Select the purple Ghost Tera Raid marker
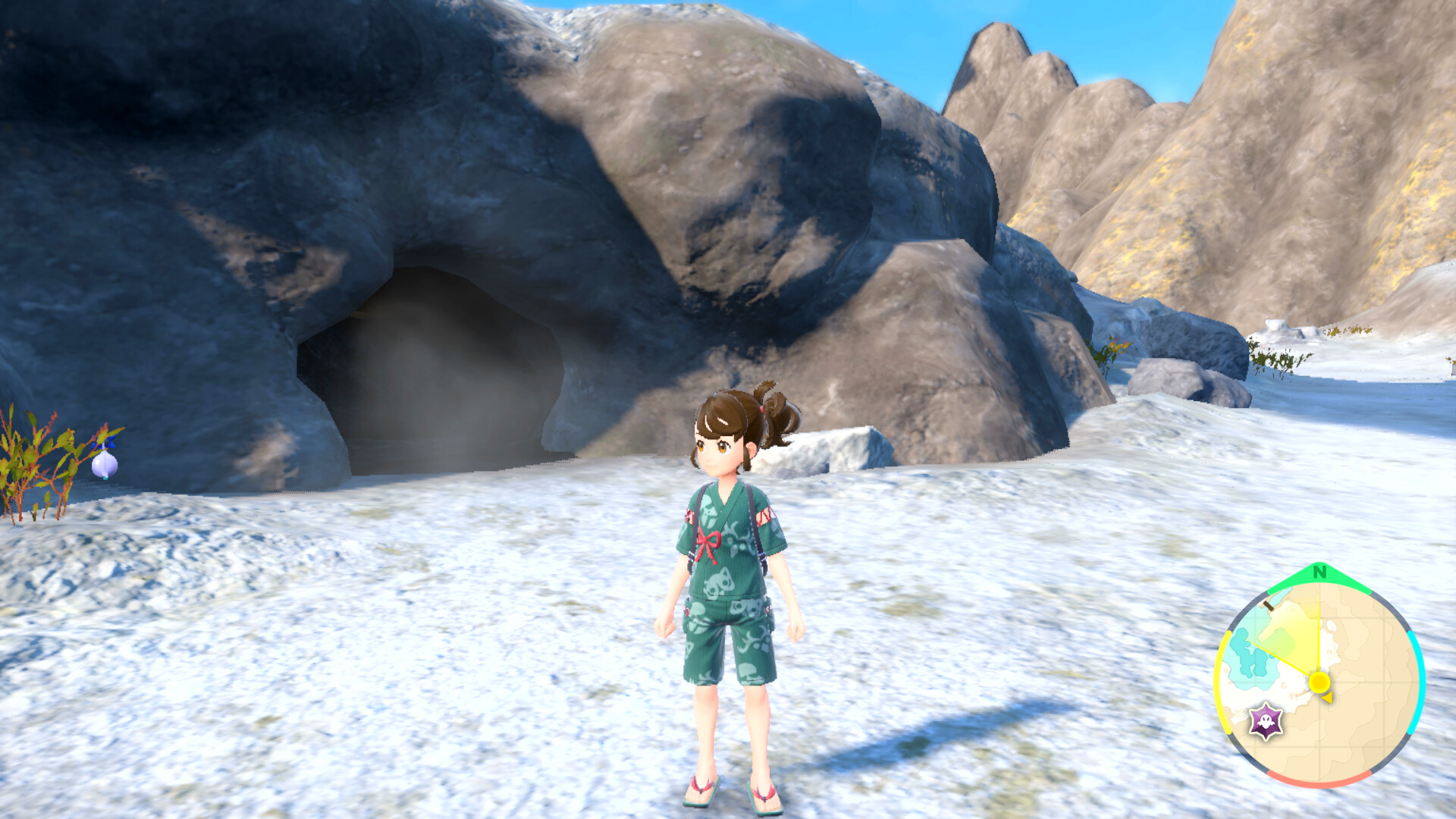The height and width of the screenshot is (819, 1456). click(x=1266, y=721)
